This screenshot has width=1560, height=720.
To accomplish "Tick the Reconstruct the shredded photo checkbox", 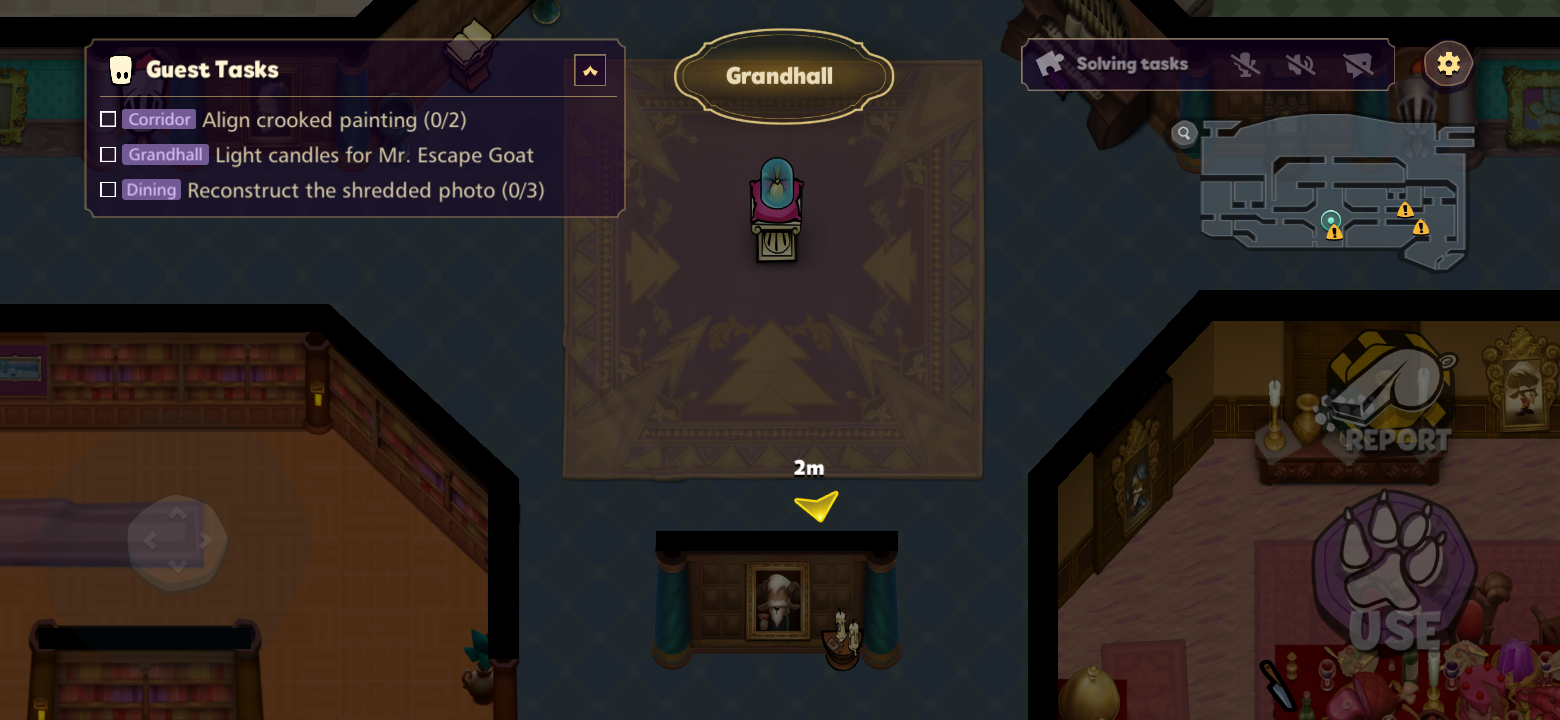I will (x=108, y=189).
